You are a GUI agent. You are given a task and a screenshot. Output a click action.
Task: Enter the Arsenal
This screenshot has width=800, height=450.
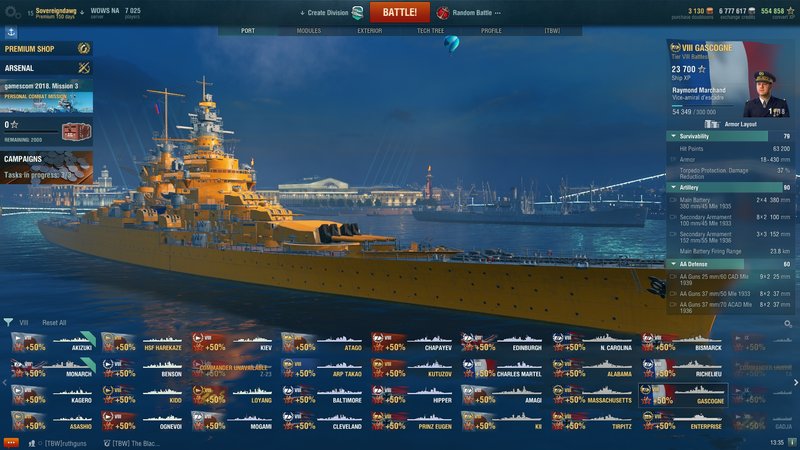pos(46,67)
